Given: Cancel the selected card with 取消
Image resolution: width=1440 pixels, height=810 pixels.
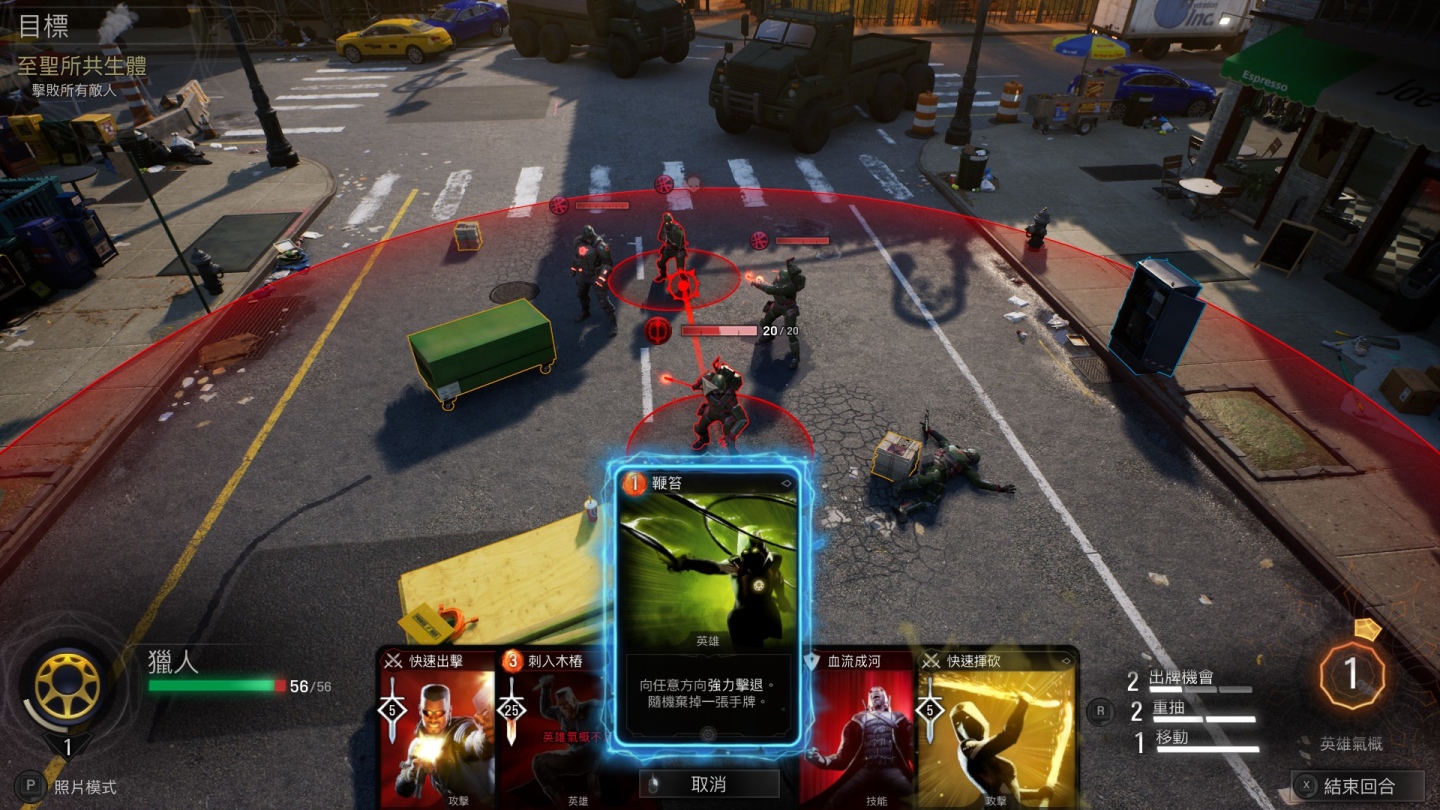Looking at the screenshot, I should (x=708, y=784).
